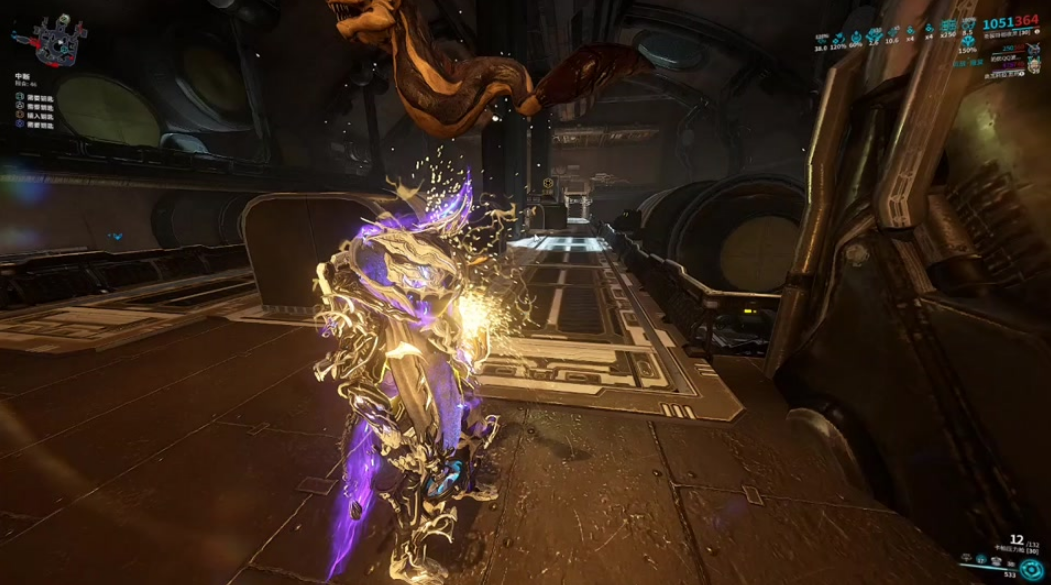Click the 120% buff icon
This screenshot has width=1051, height=585.
(838, 38)
